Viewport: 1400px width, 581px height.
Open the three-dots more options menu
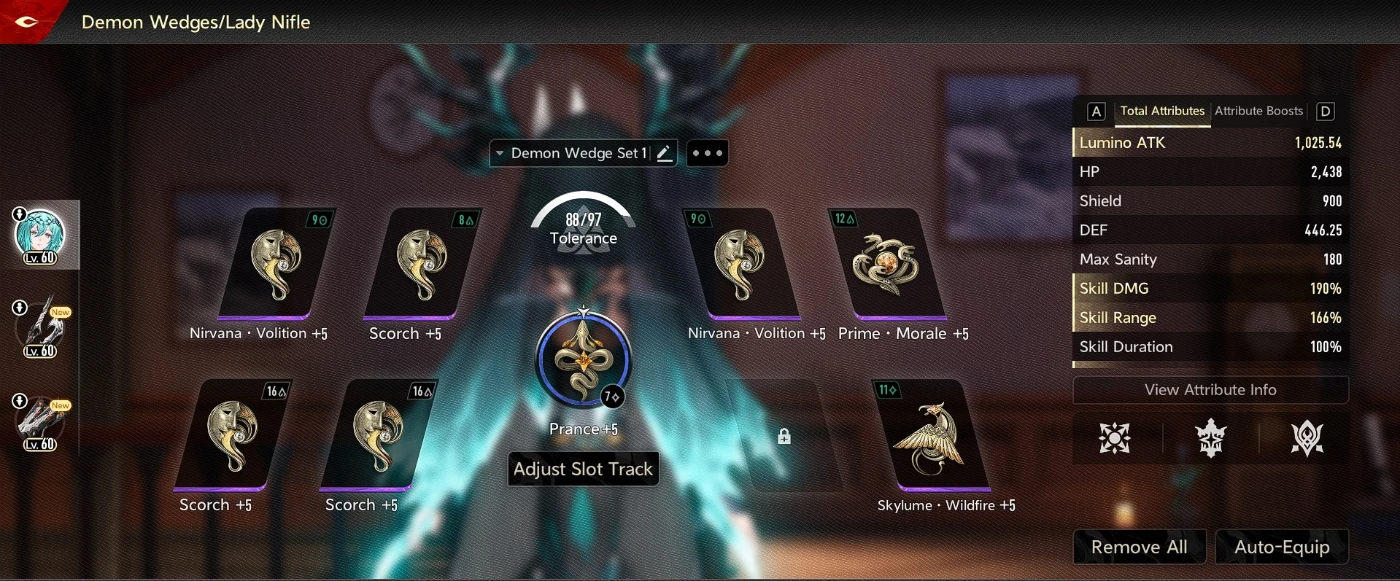point(707,153)
